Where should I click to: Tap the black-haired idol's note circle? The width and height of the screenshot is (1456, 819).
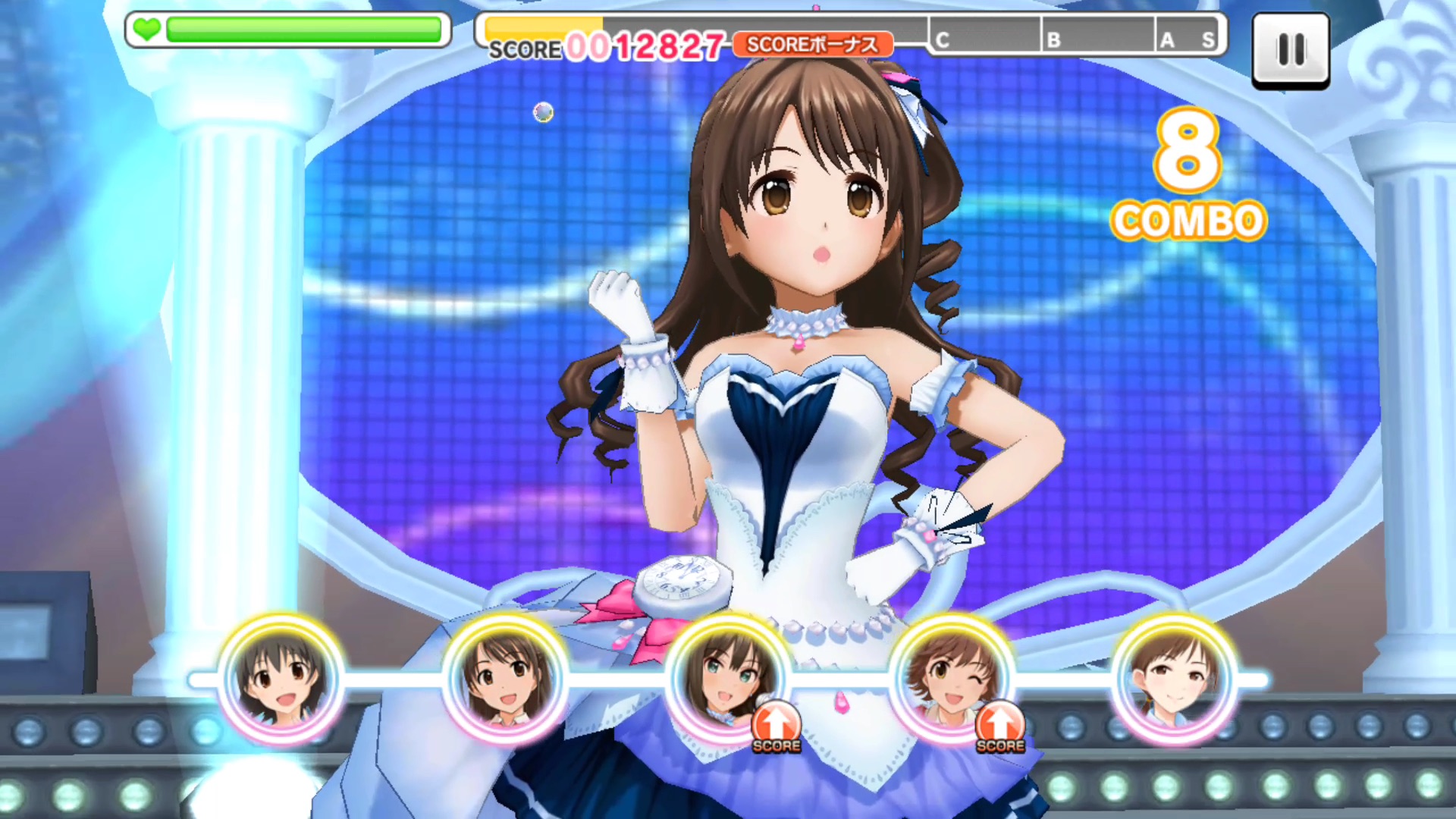[x=281, y=677]
